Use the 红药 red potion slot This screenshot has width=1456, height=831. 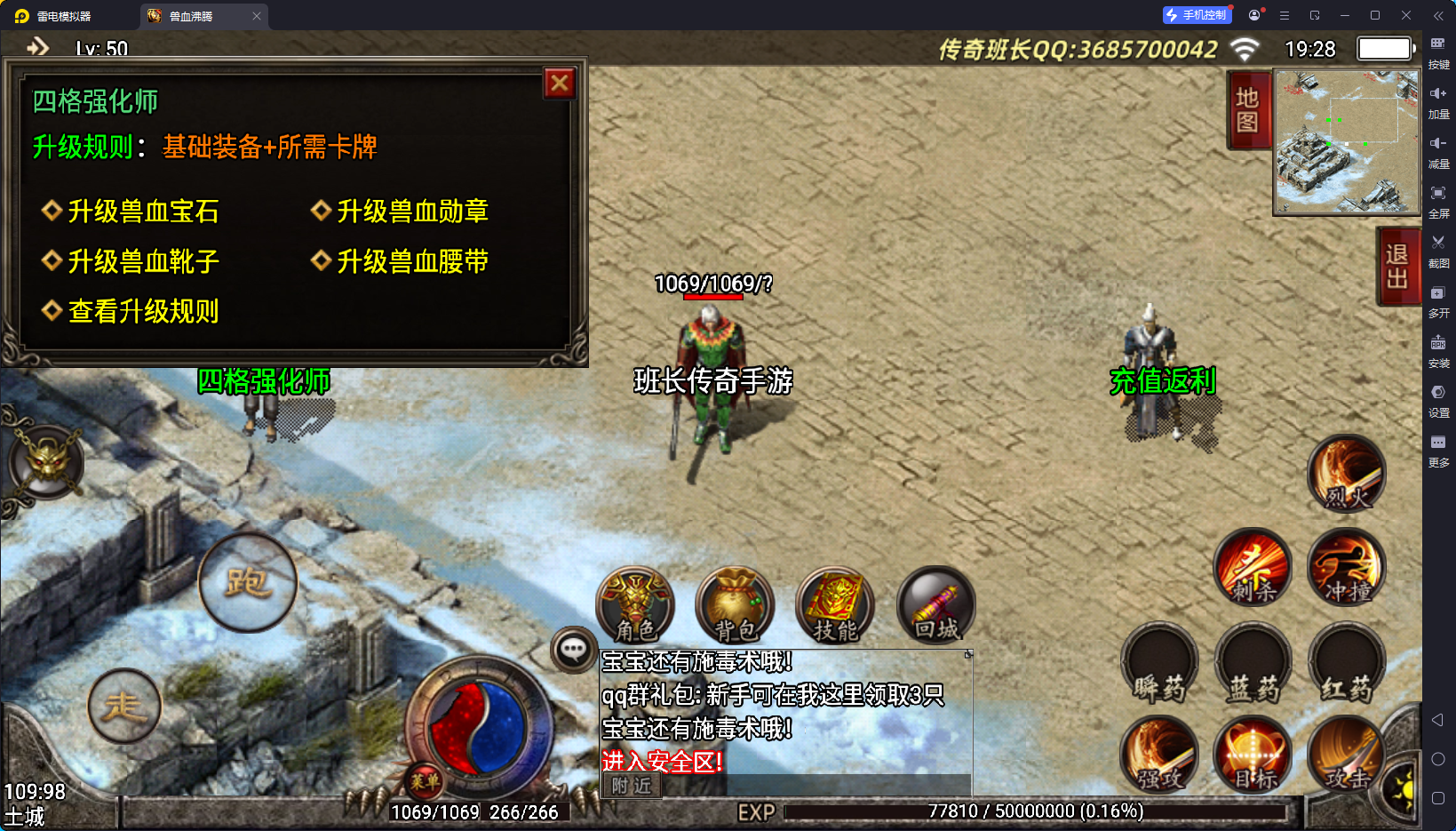1347,663
